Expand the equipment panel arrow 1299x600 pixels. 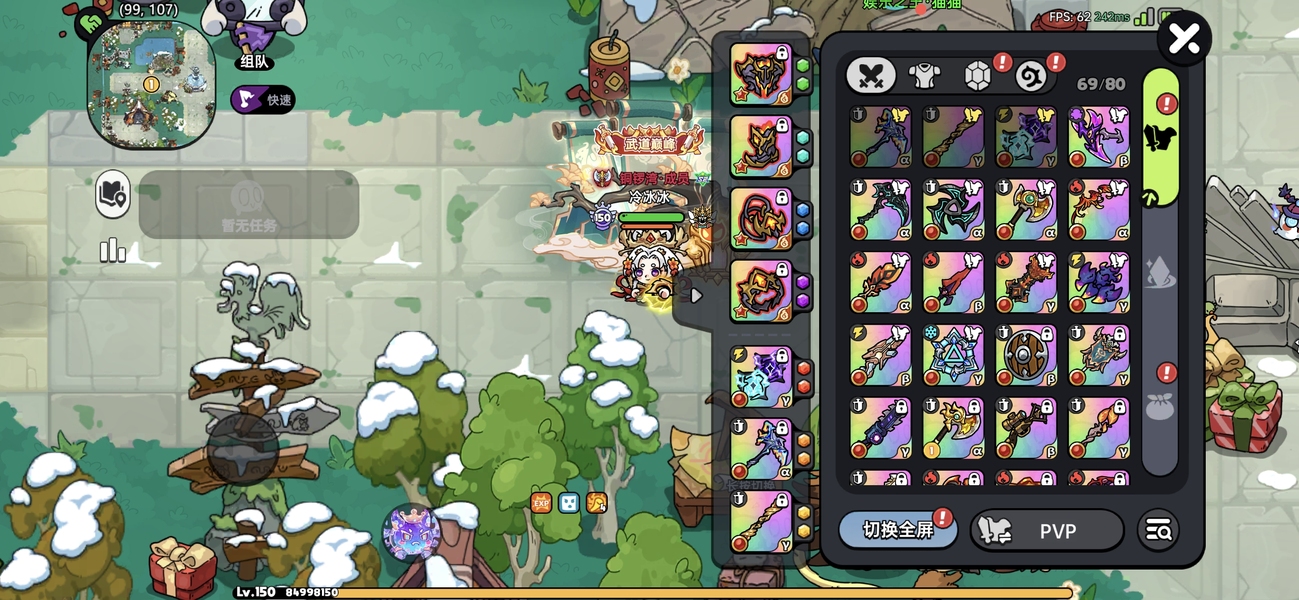[697, 295]
